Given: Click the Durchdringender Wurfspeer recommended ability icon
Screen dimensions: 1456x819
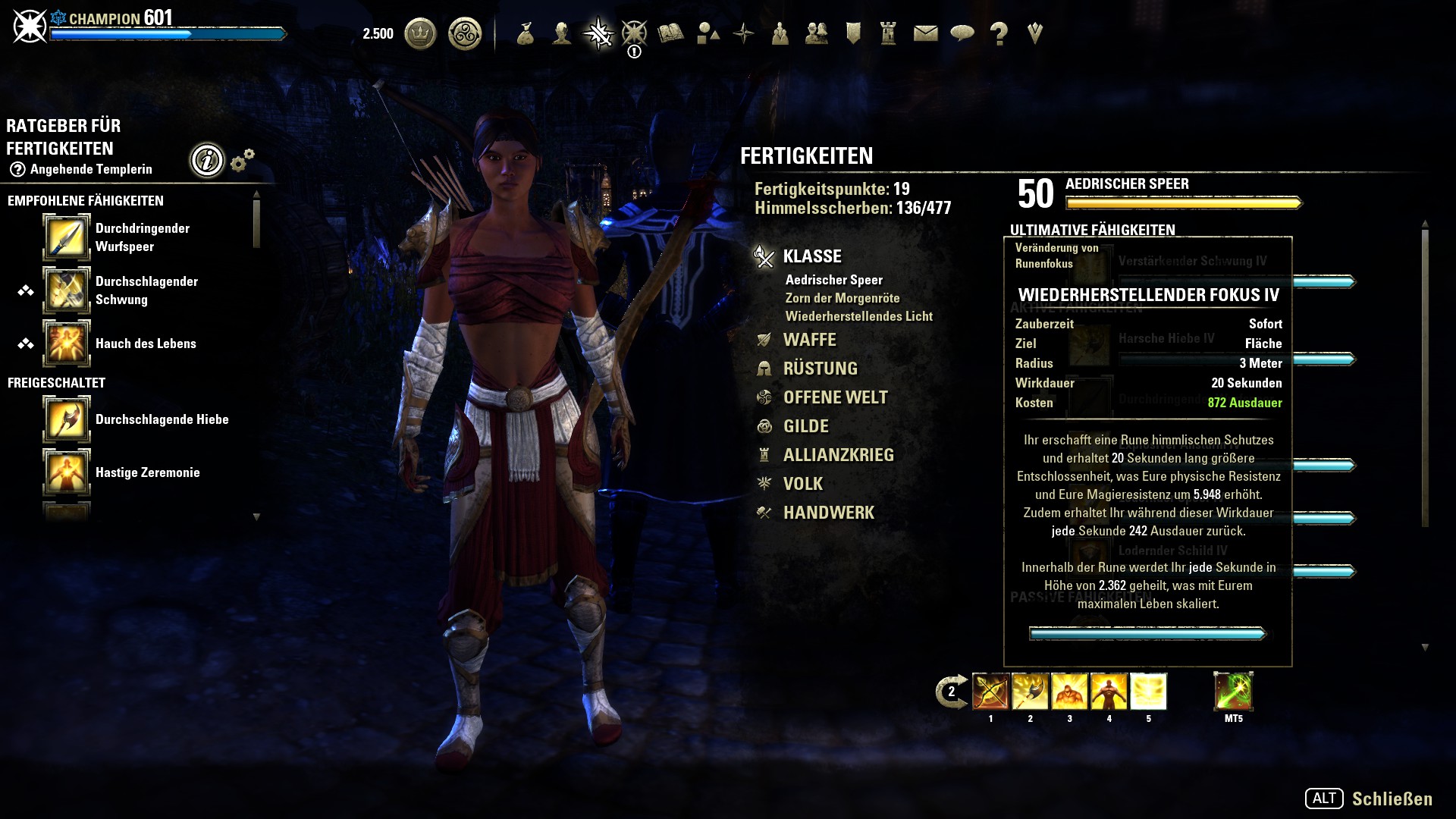Looking at the screenshot, I should [x=67, y=237].
